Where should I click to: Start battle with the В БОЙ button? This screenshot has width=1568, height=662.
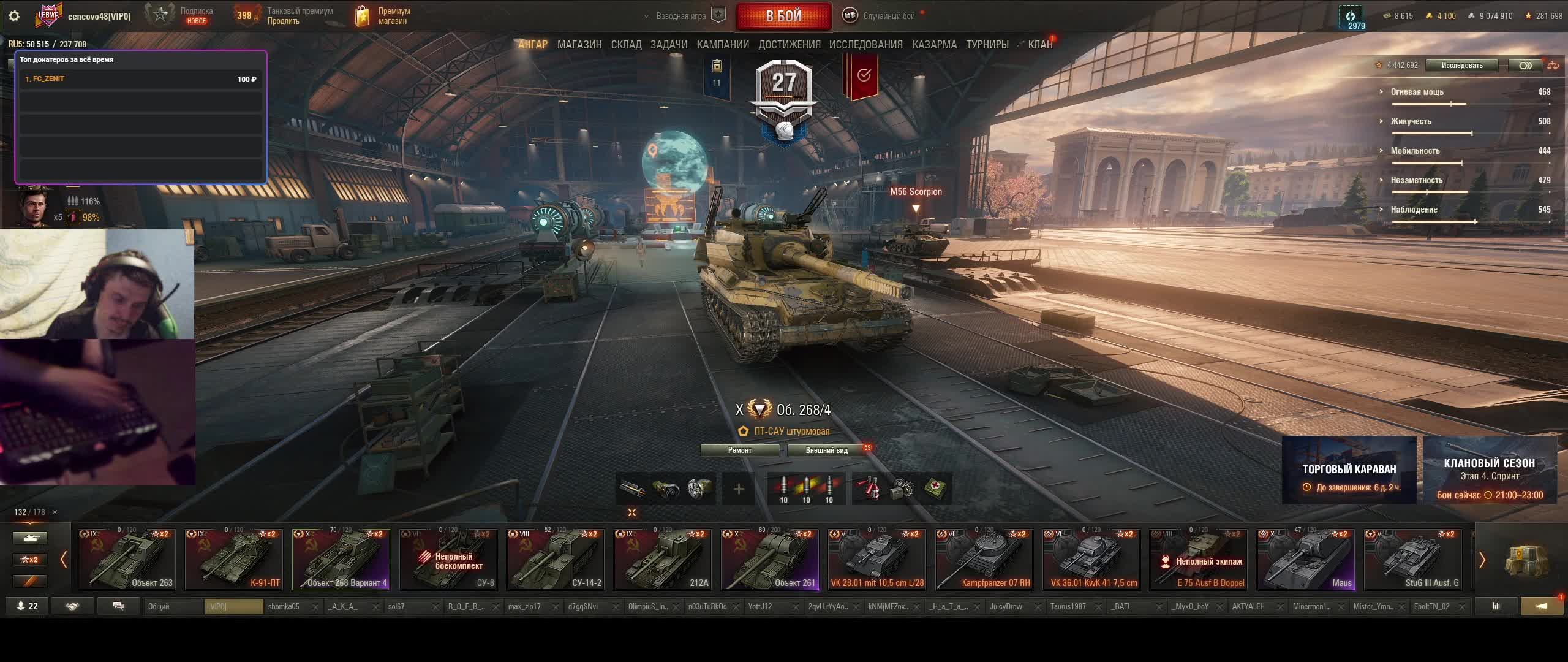tap(783, 16)
